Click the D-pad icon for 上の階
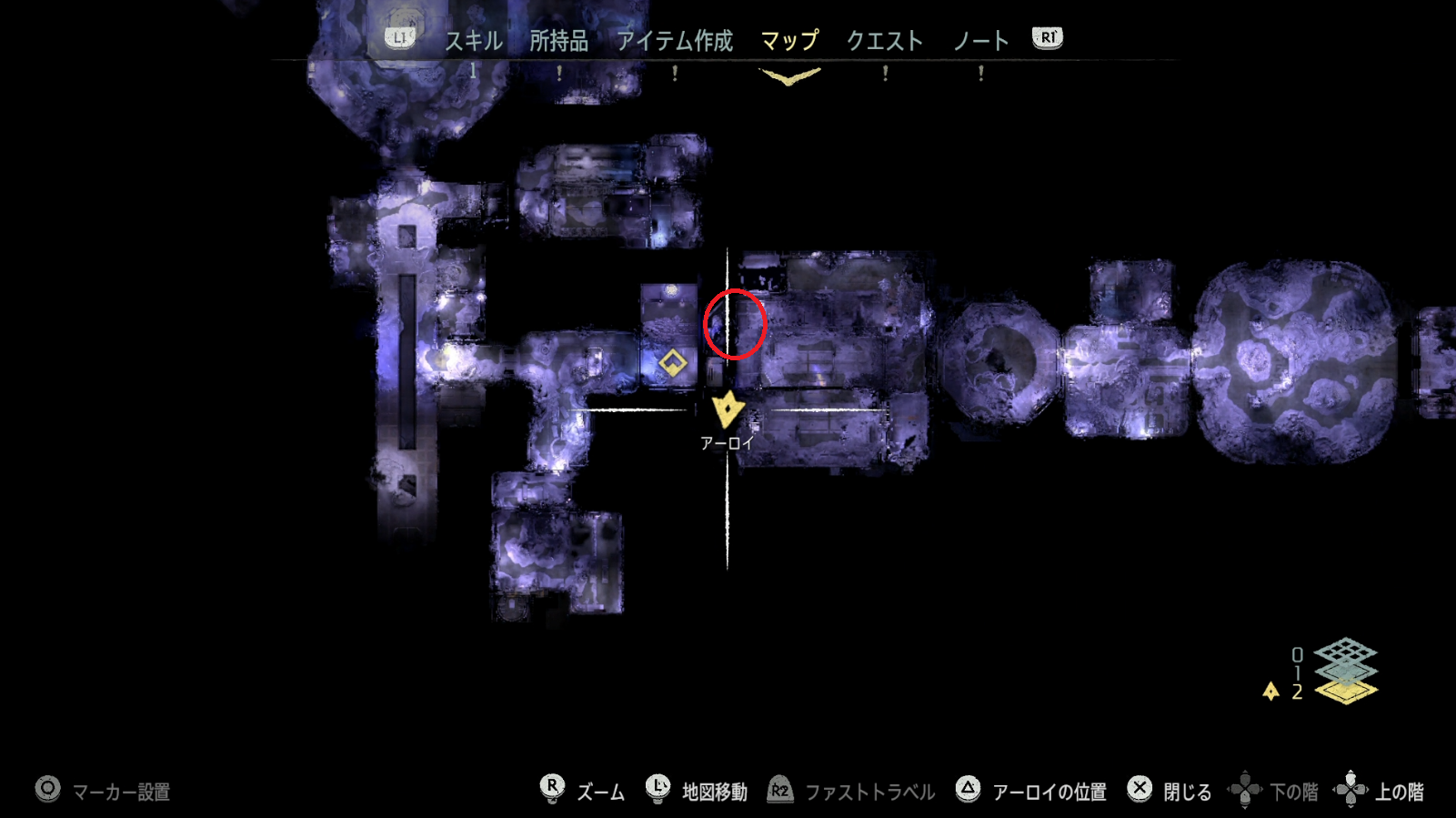The width and height of the screenshot is (1456, 818). [x=1352, y=791]
